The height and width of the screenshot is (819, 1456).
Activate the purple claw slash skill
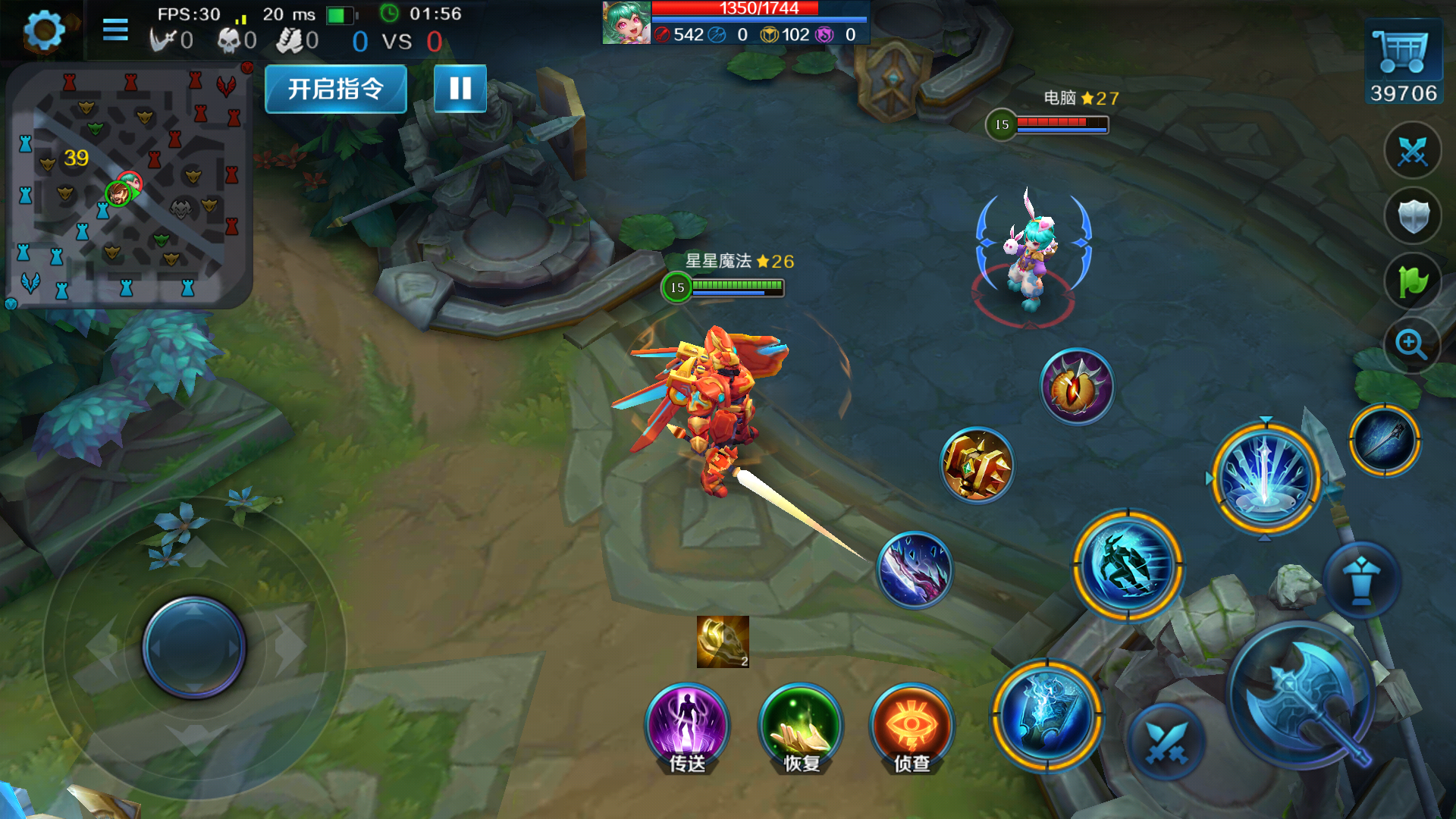pyautogui.click(x=915, y=570)
